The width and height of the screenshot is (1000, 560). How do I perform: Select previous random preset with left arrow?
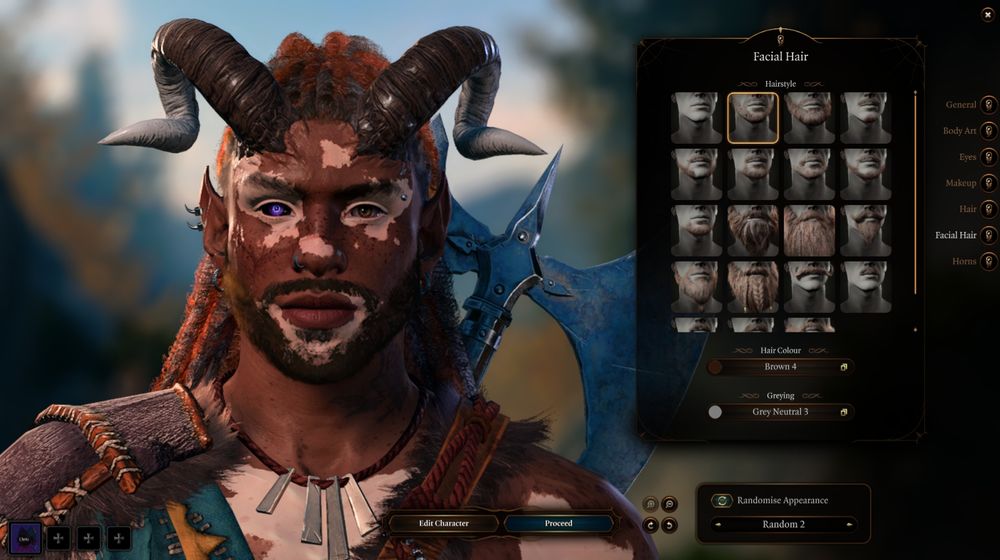pos(717,524)
